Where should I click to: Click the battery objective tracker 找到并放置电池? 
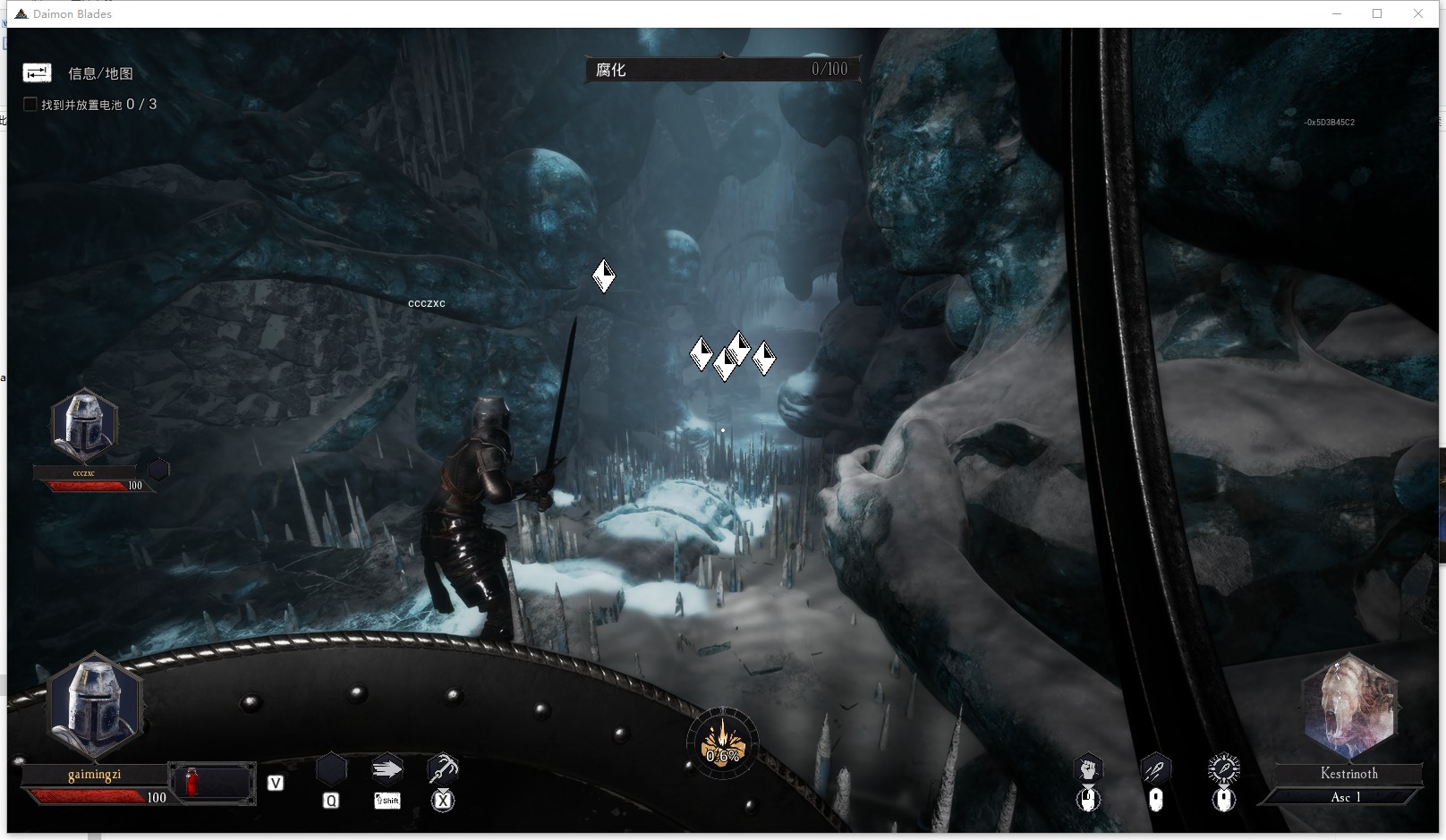click(89, 105)
